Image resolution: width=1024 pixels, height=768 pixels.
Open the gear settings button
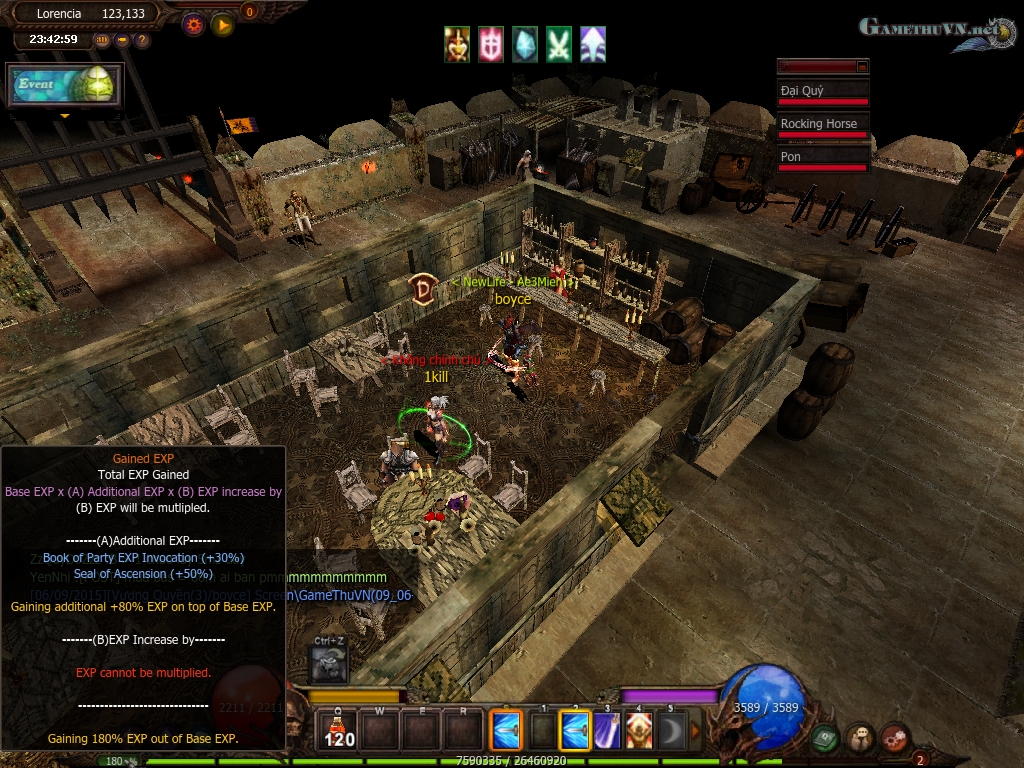(x=193, y=23)
